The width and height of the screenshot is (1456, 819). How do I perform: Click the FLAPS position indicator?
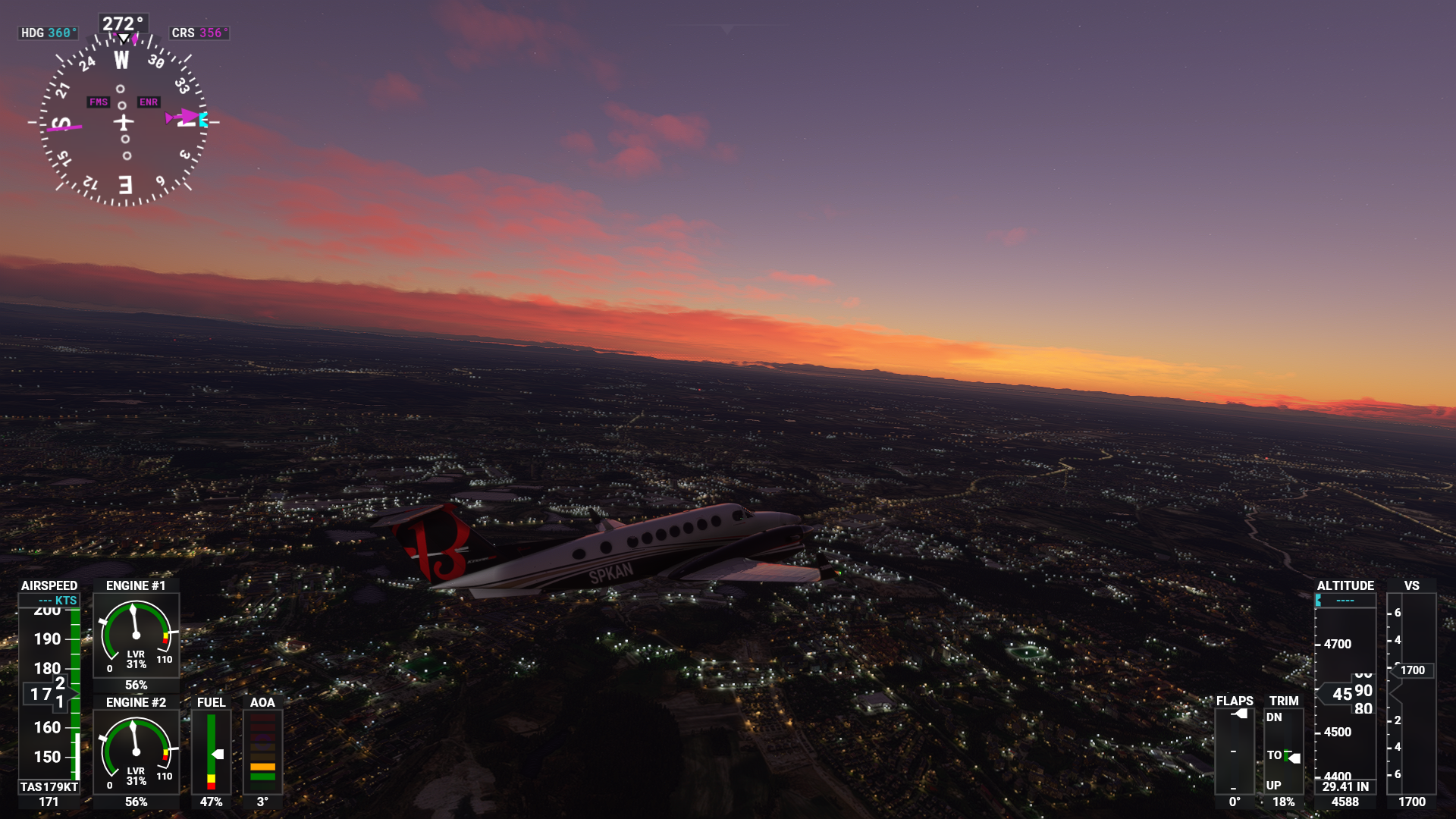click(1235, 751)
